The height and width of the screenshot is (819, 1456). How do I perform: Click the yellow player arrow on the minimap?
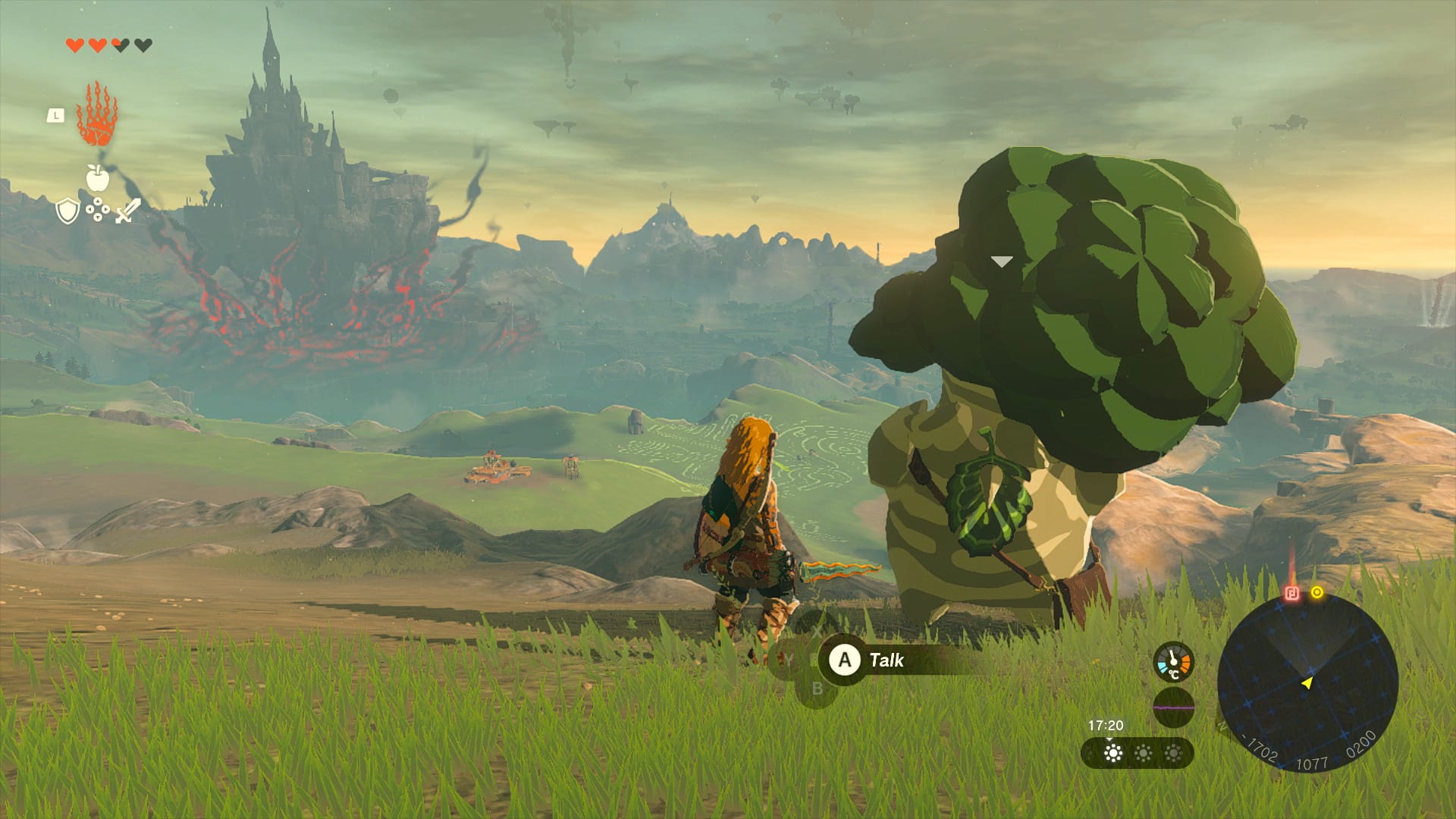pyautogui.click(x=1308, y=685)
